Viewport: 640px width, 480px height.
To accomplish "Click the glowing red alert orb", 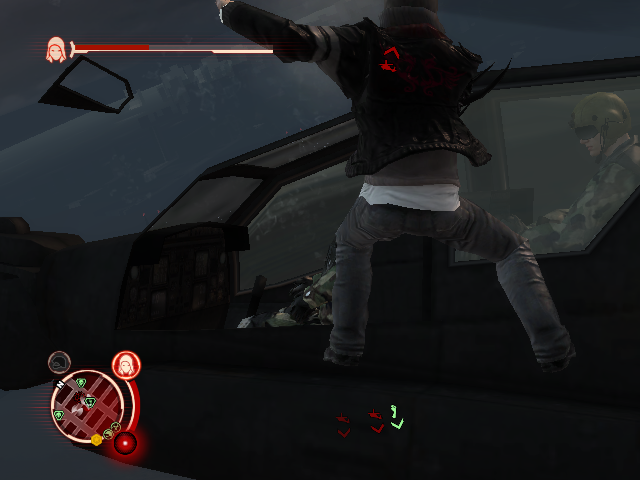I will click(125, 442).
